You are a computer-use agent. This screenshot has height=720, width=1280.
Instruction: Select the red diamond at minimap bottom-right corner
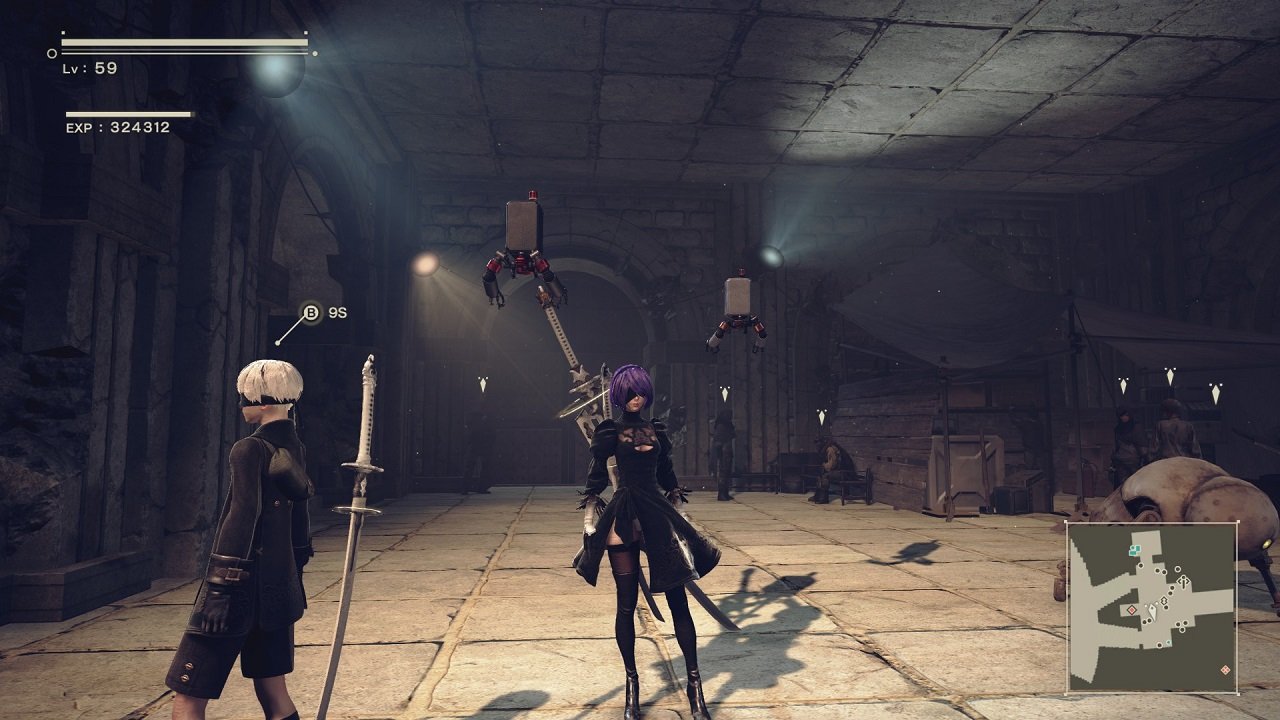[1226, 669]
